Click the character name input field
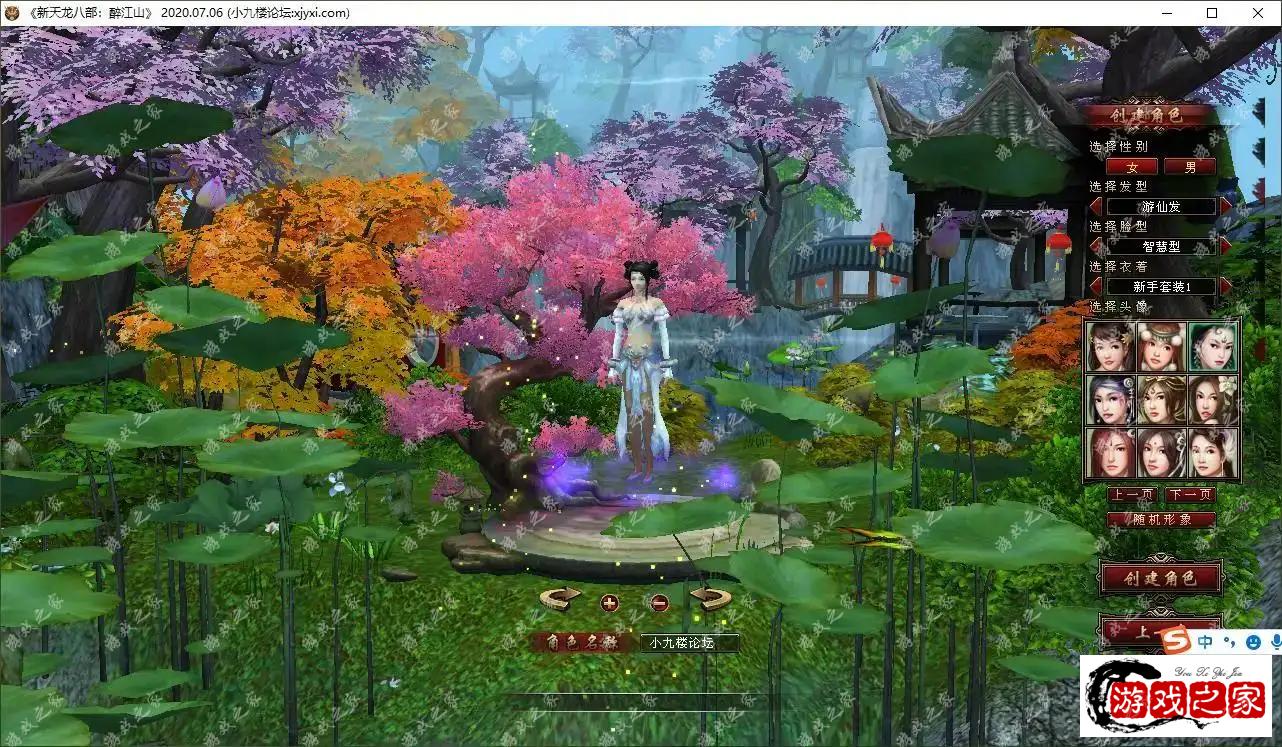 690,643
